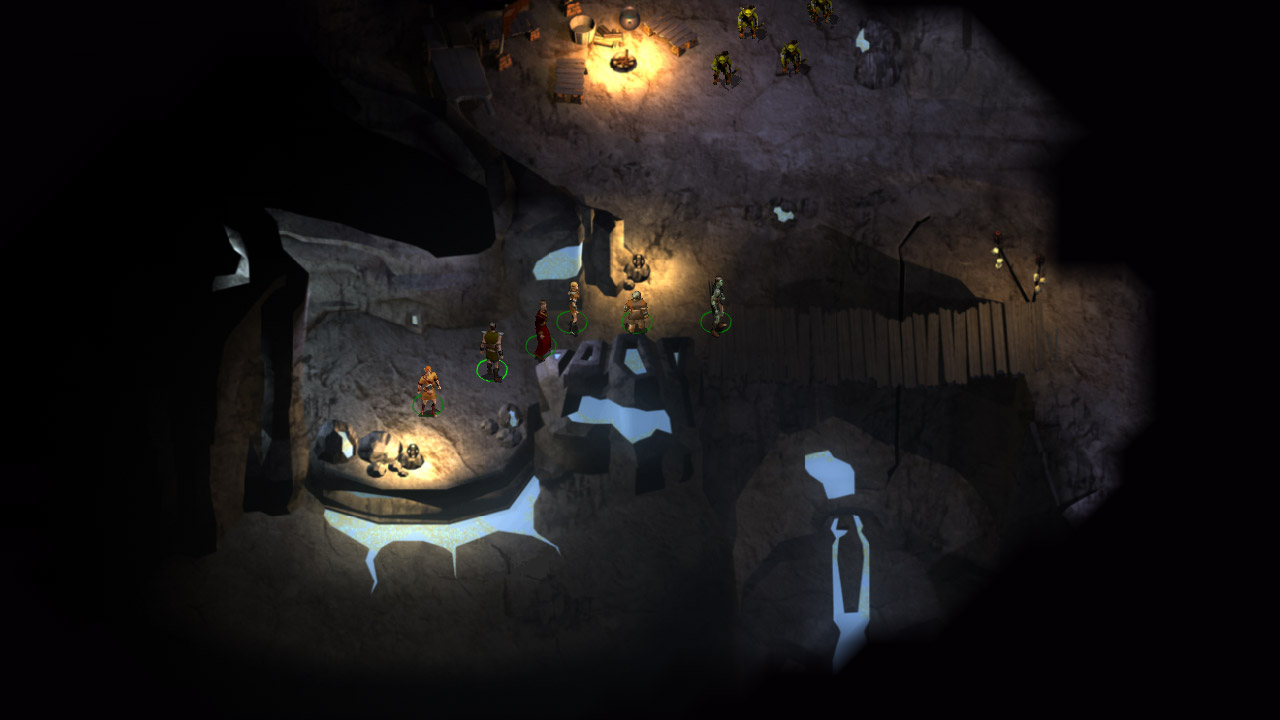The width and height of the screenshot is (1280, 720).
Task: Select the blonde party member in orange top
Action: click(573, 305)
